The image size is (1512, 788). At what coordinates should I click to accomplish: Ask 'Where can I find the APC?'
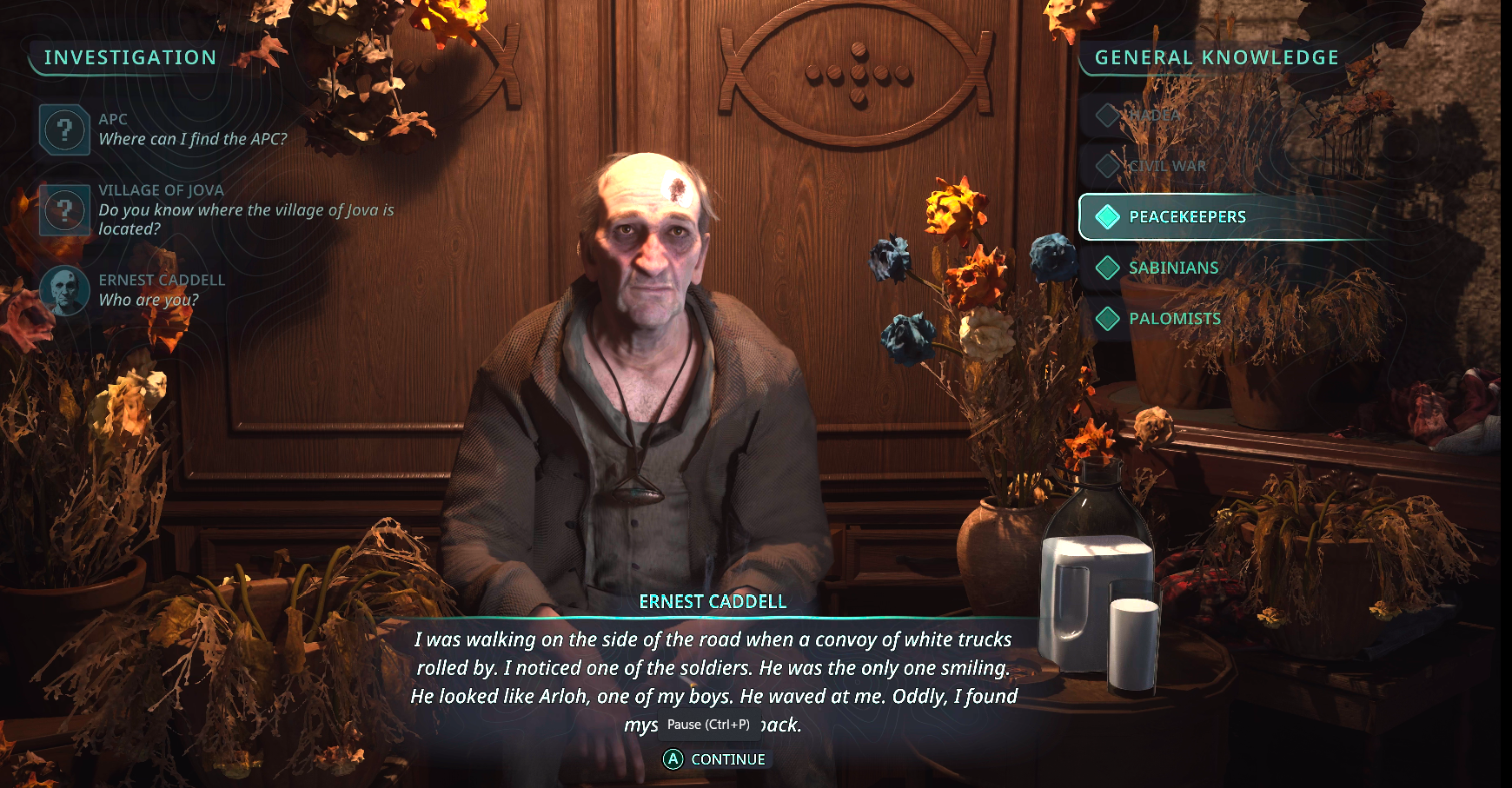pyautogui.click(x=195, y=138)
